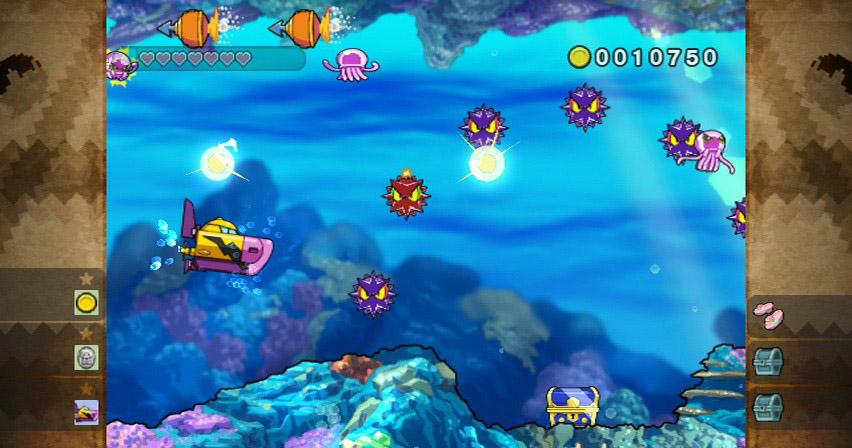Choose the Wario submarine mission icon
The image size is (852, 448).
87,411
